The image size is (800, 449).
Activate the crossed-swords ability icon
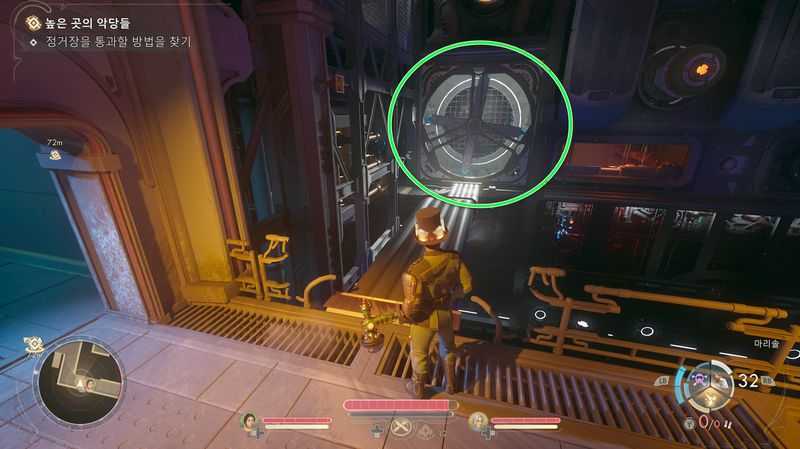(403, 428)
